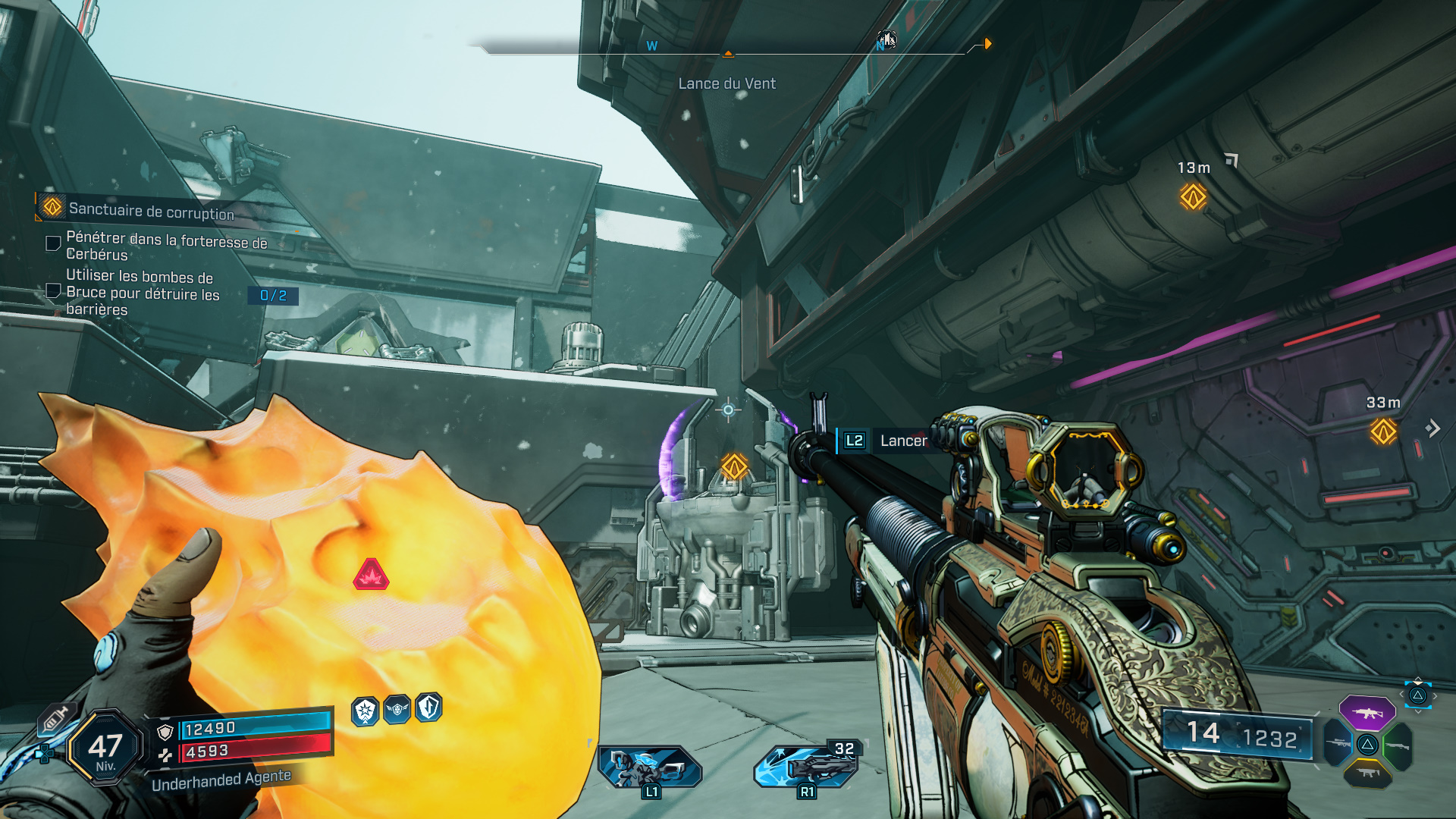Screen dimensions: 1456x819
Task: Select the 33m objective waypoint marker
Action: pos(1383,431)
